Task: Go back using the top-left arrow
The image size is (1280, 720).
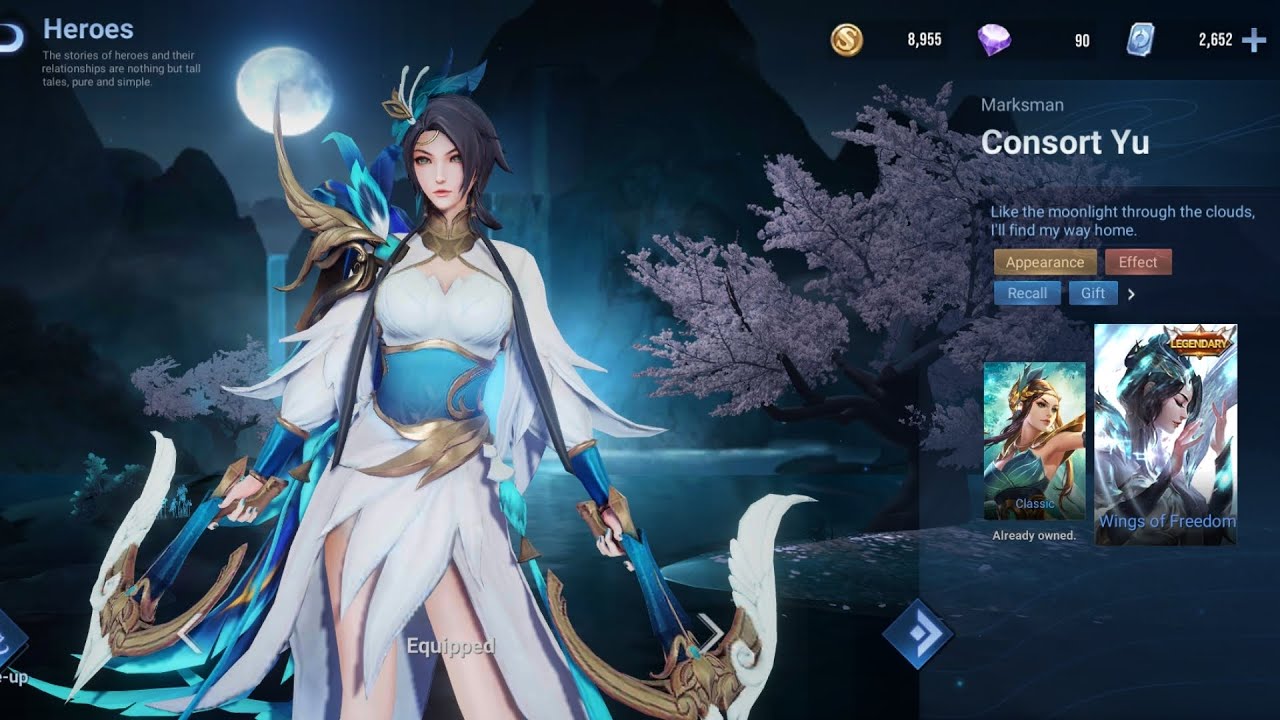Action: (8, 36)
